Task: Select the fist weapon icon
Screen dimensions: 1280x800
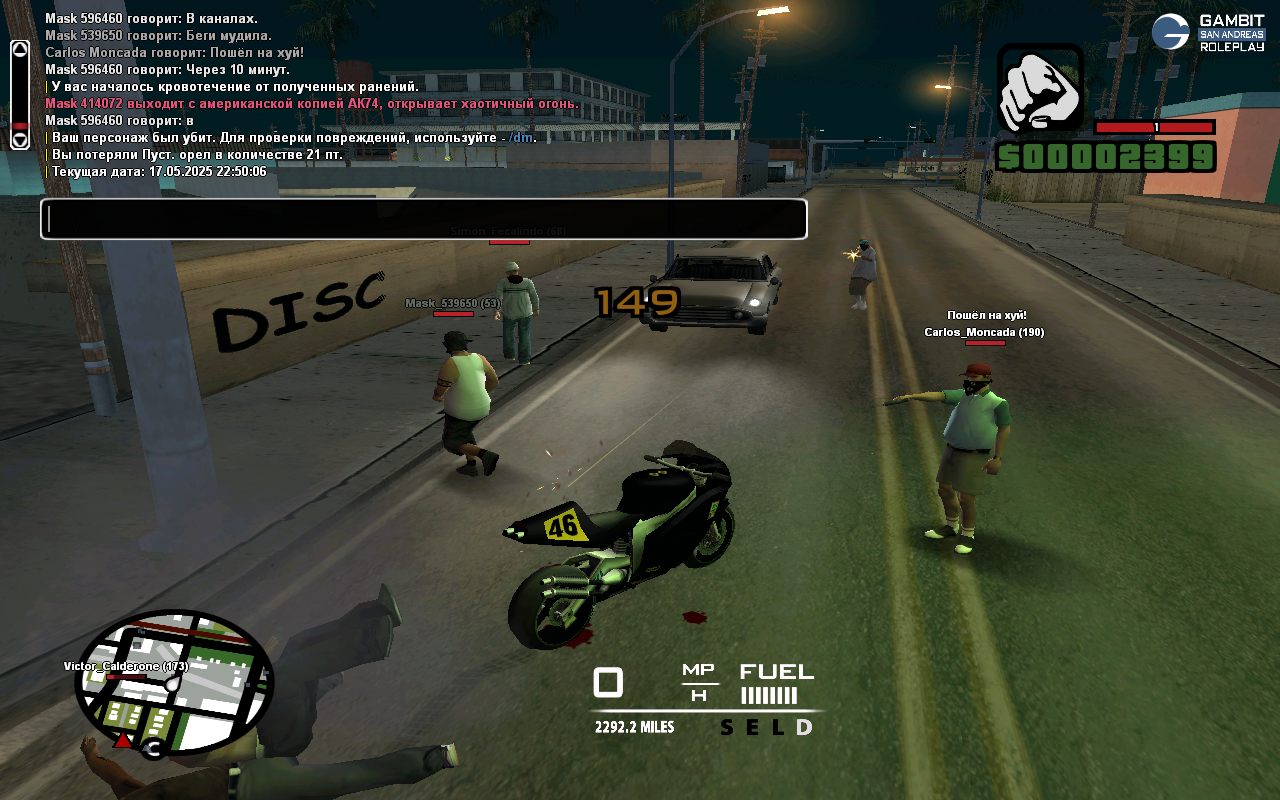Action: click(x=1040, y=89)
